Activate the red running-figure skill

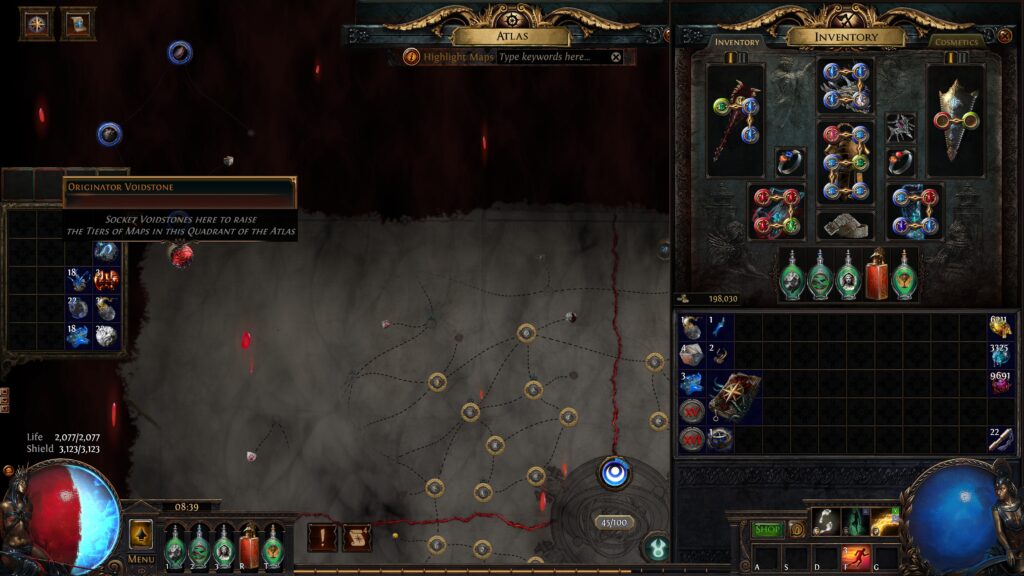click(x=856, y=557)
